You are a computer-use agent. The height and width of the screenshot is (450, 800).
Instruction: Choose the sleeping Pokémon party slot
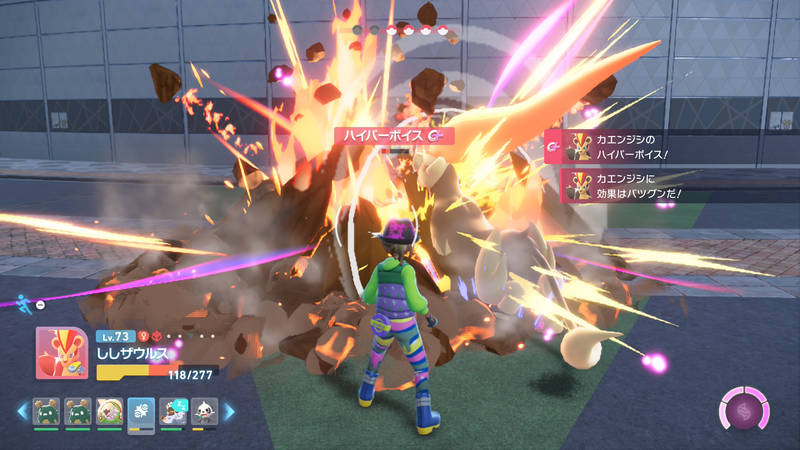(x=172, y=411)
